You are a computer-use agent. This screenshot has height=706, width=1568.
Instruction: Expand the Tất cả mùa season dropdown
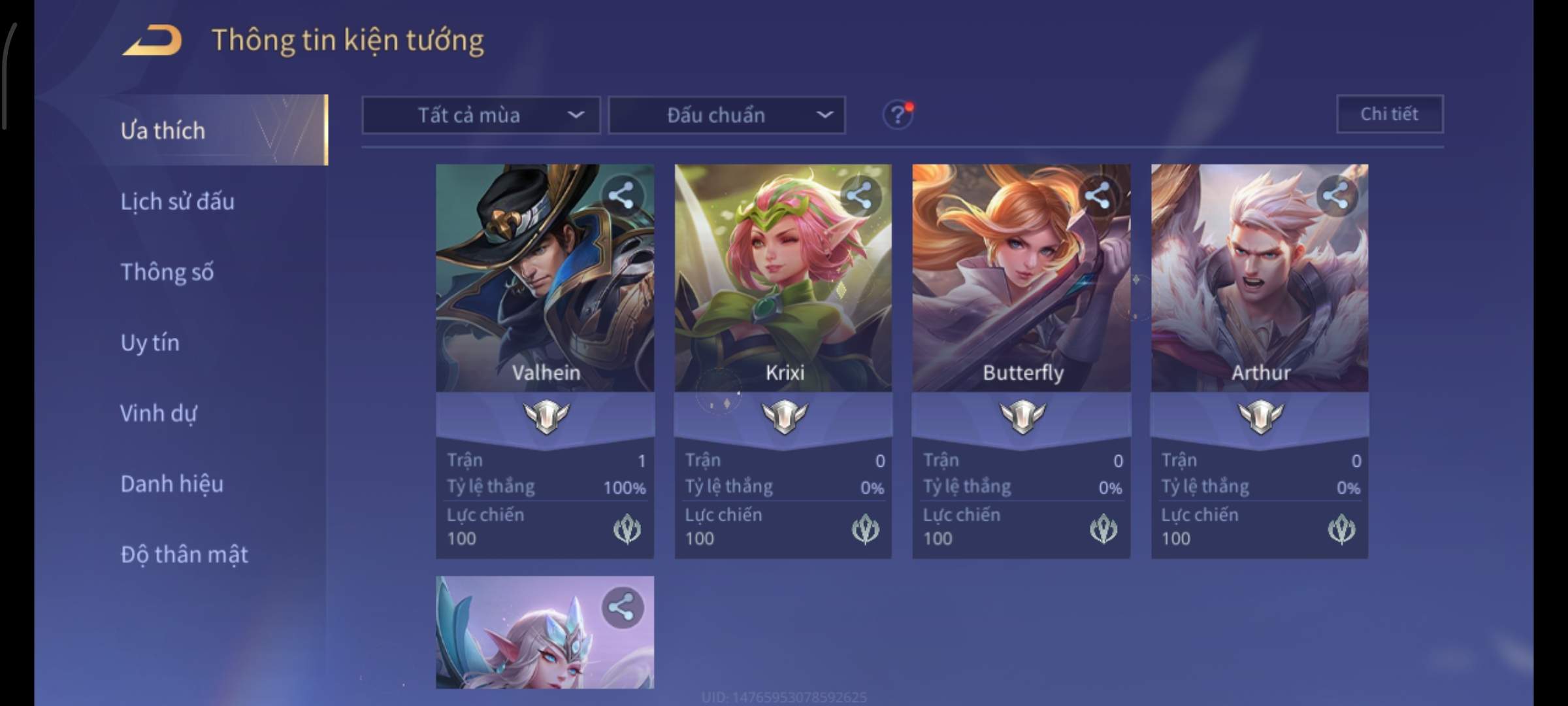tap(481, 116)
